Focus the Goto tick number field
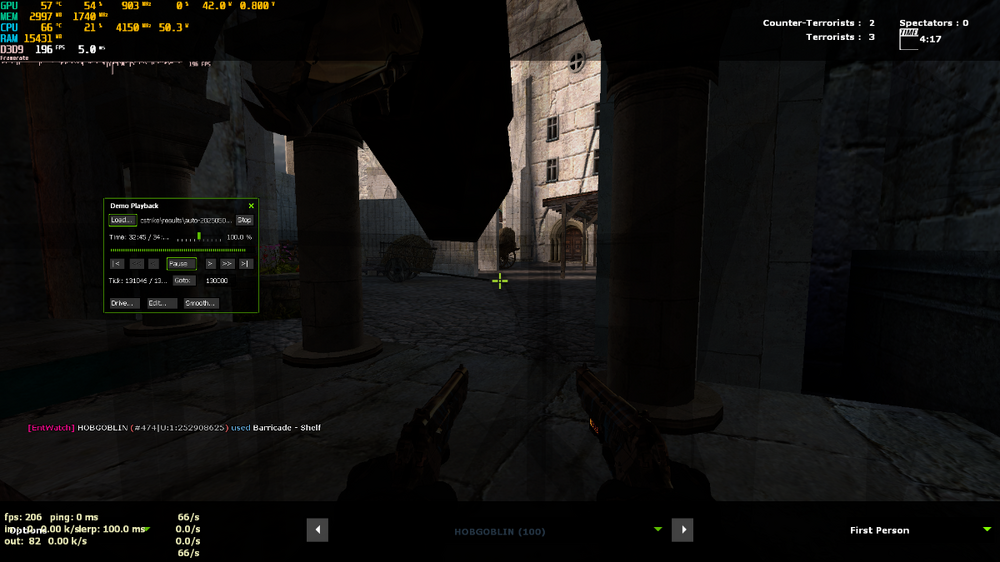1000x562 pixels. 220,281
